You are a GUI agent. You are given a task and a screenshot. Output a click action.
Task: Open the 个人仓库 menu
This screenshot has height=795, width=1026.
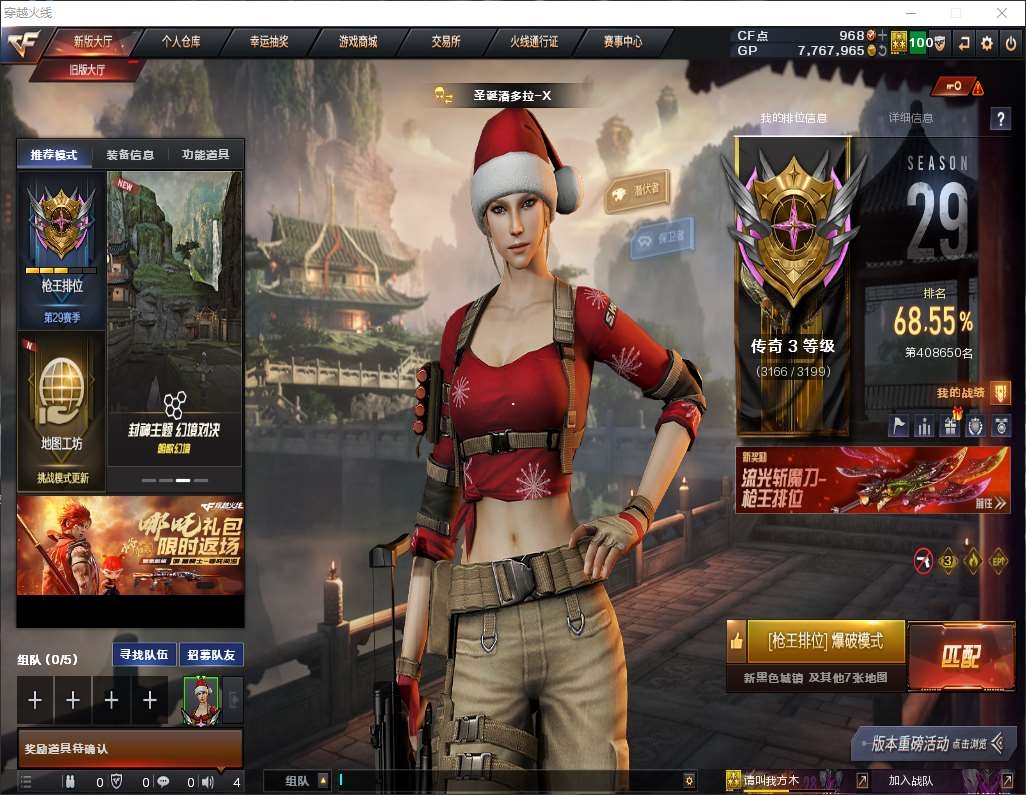tap(181, 42)
